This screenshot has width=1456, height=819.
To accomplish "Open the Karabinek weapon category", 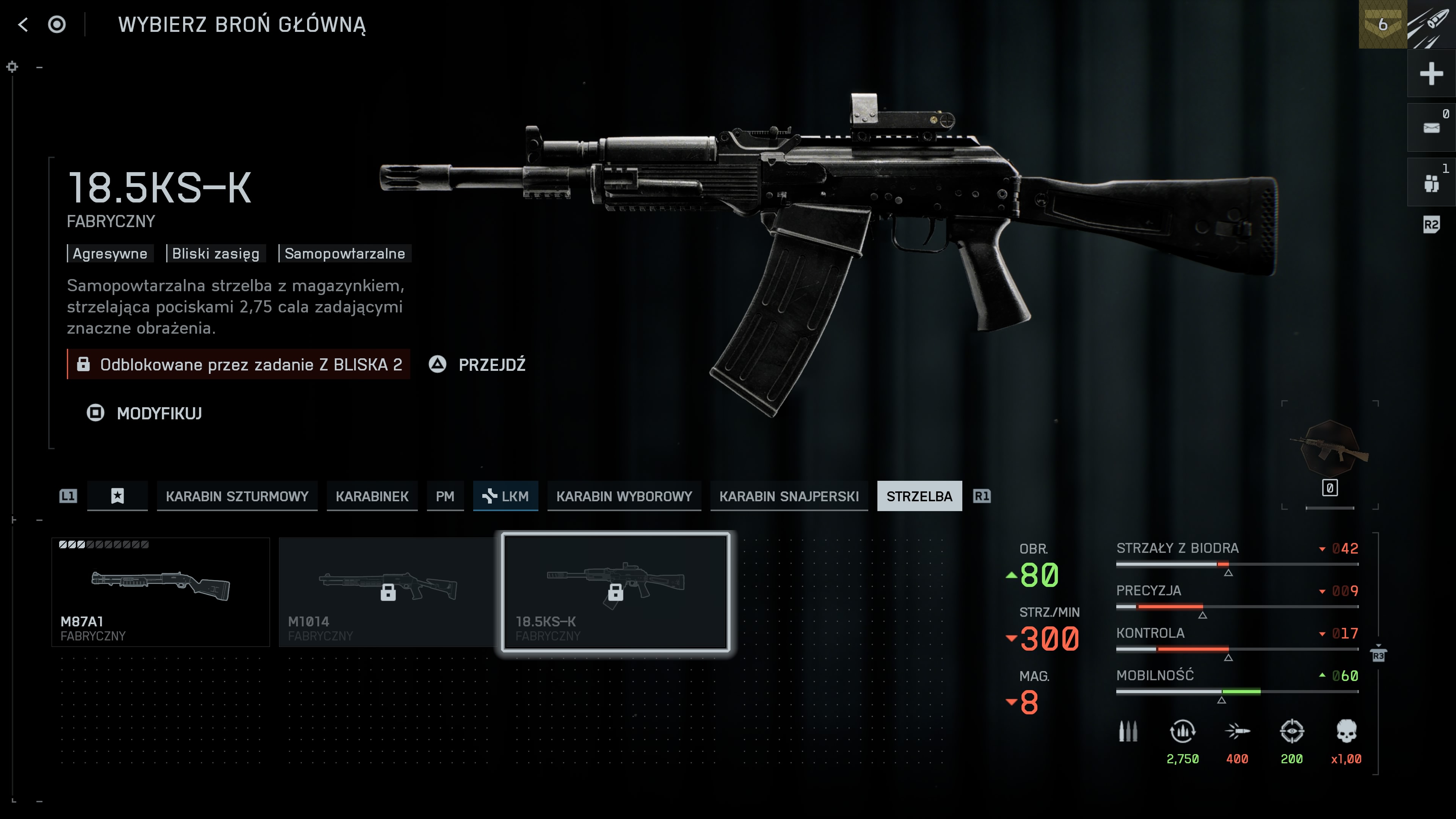I will click(x=372, y=496).
